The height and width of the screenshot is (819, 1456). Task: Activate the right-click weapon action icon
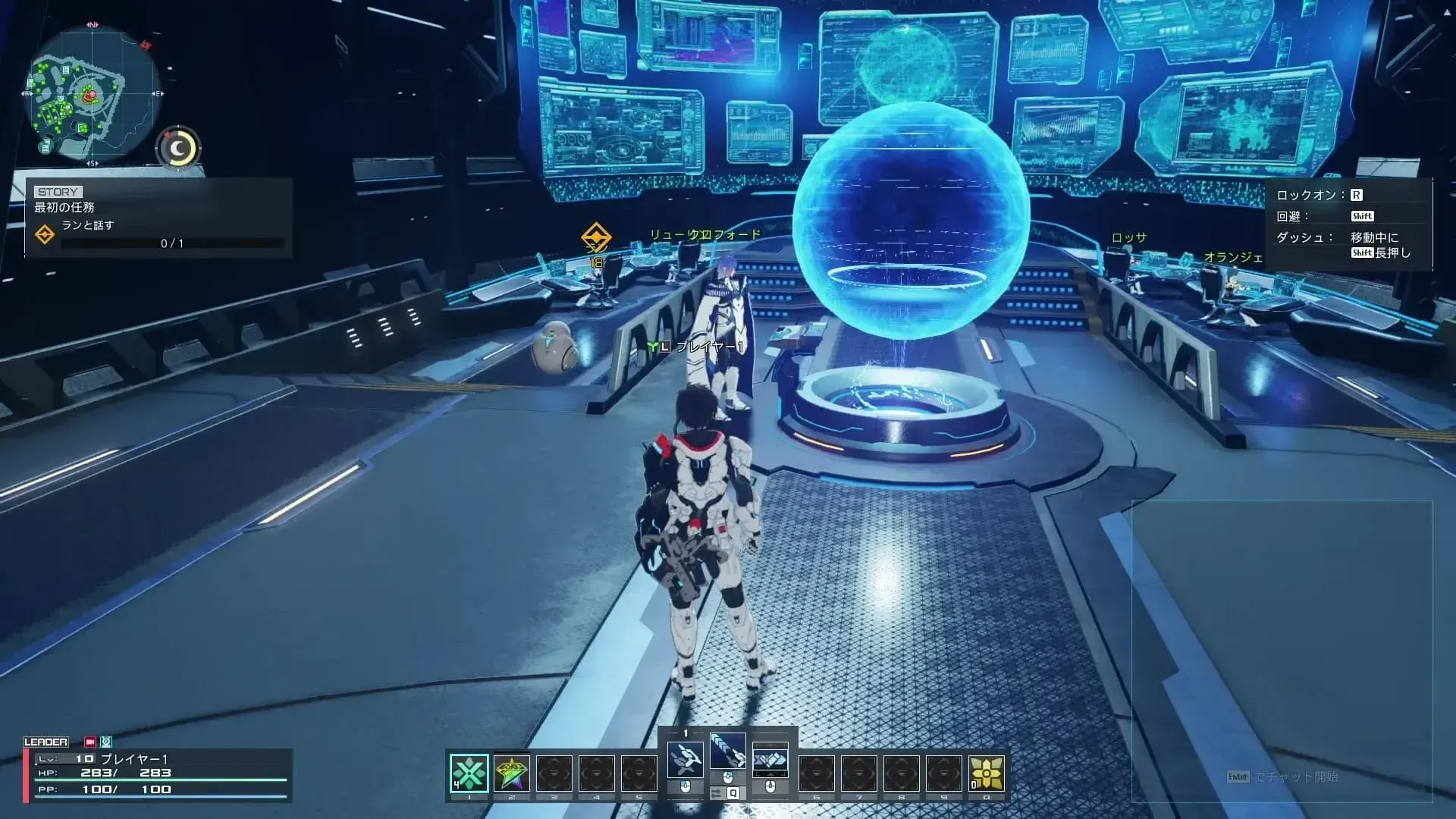[x=770, y=759]
